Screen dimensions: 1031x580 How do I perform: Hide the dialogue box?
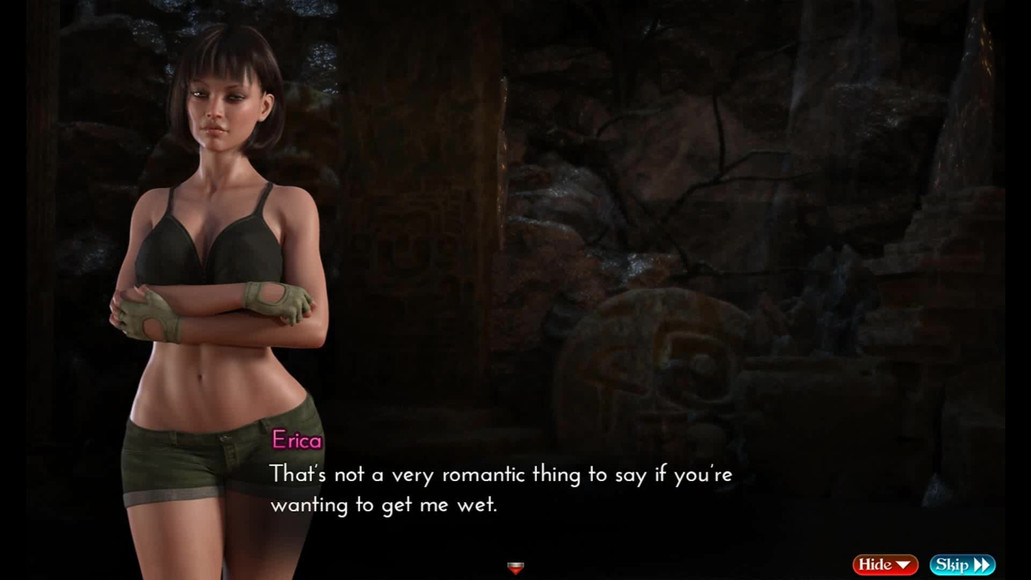884,565
